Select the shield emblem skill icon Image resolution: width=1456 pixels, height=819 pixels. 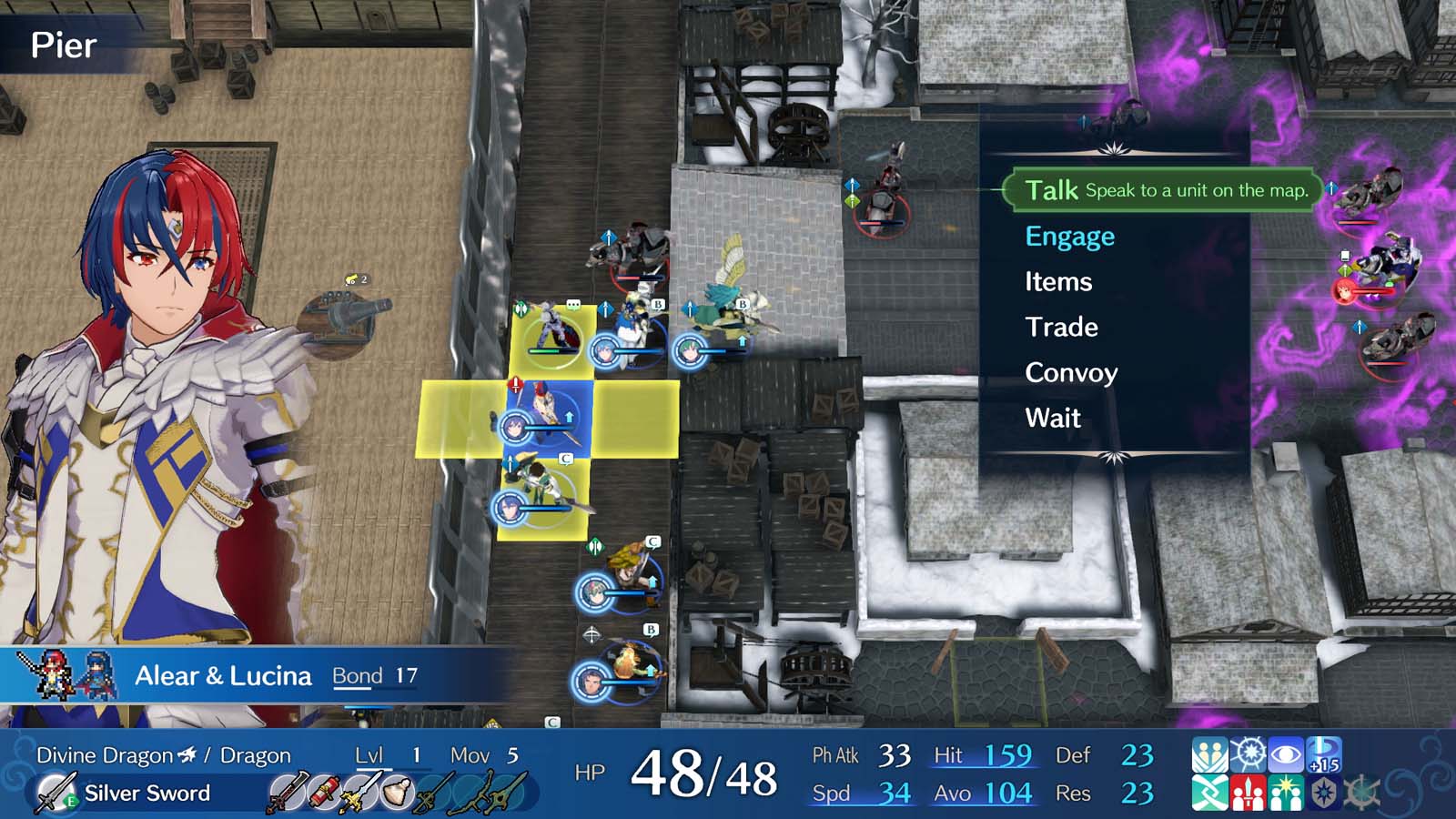click(x=1324, y=792)
